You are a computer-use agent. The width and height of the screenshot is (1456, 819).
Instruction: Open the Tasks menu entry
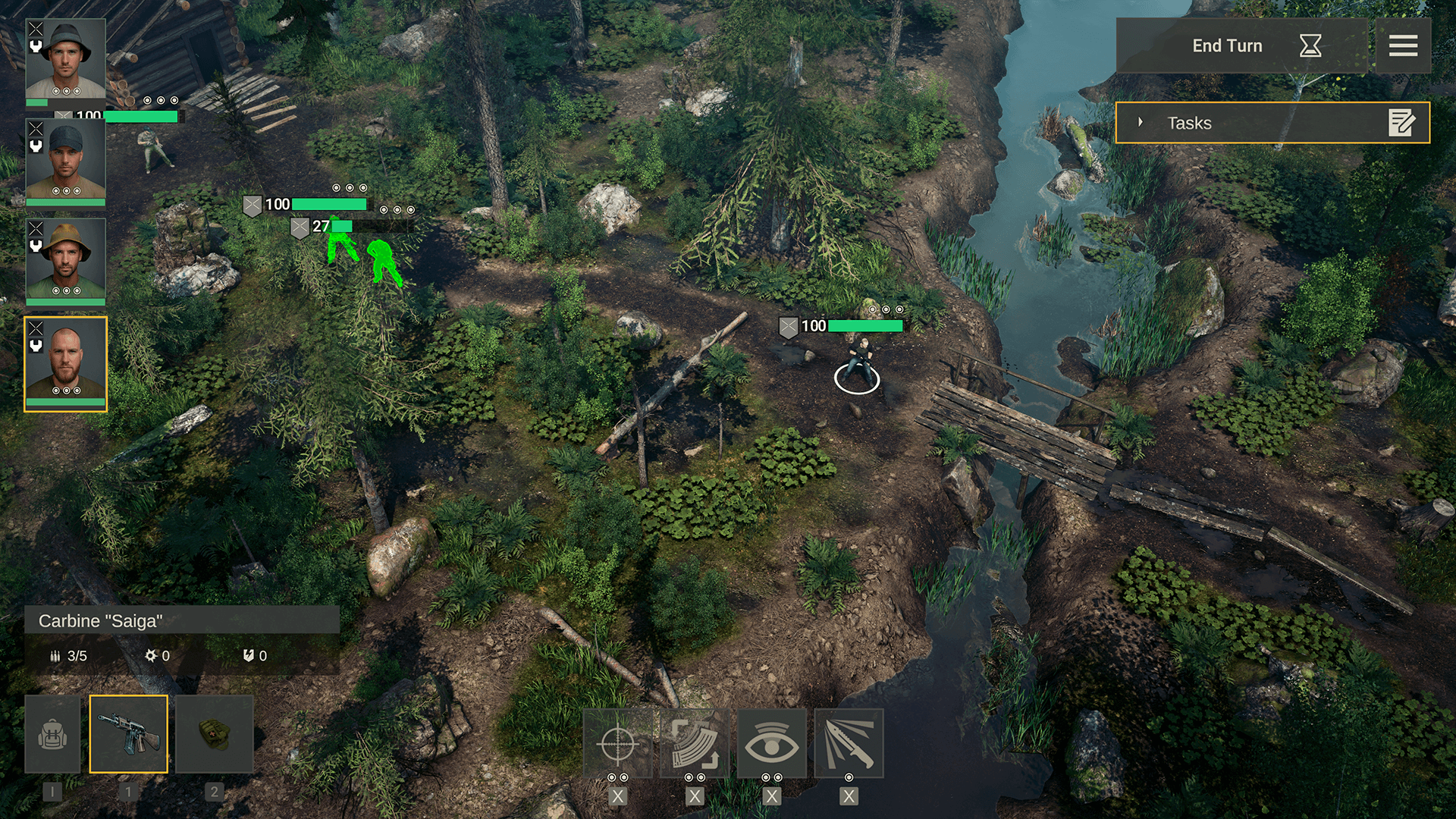(1191, 123)
